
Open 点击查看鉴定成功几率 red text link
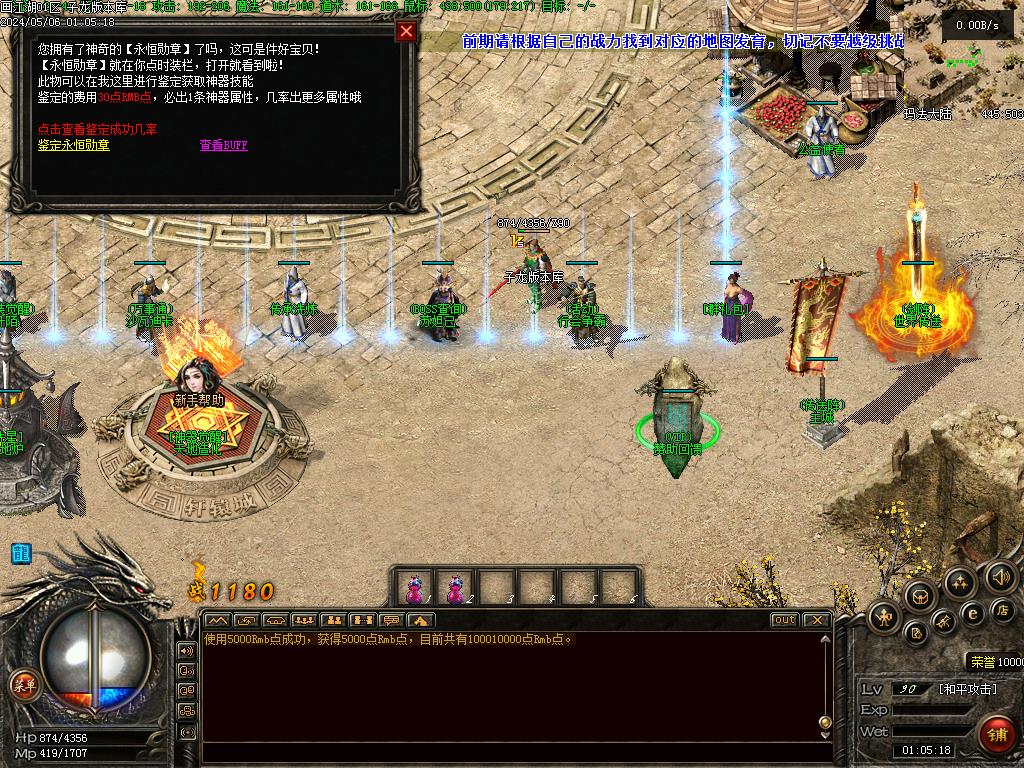click(x=97, y=130)
